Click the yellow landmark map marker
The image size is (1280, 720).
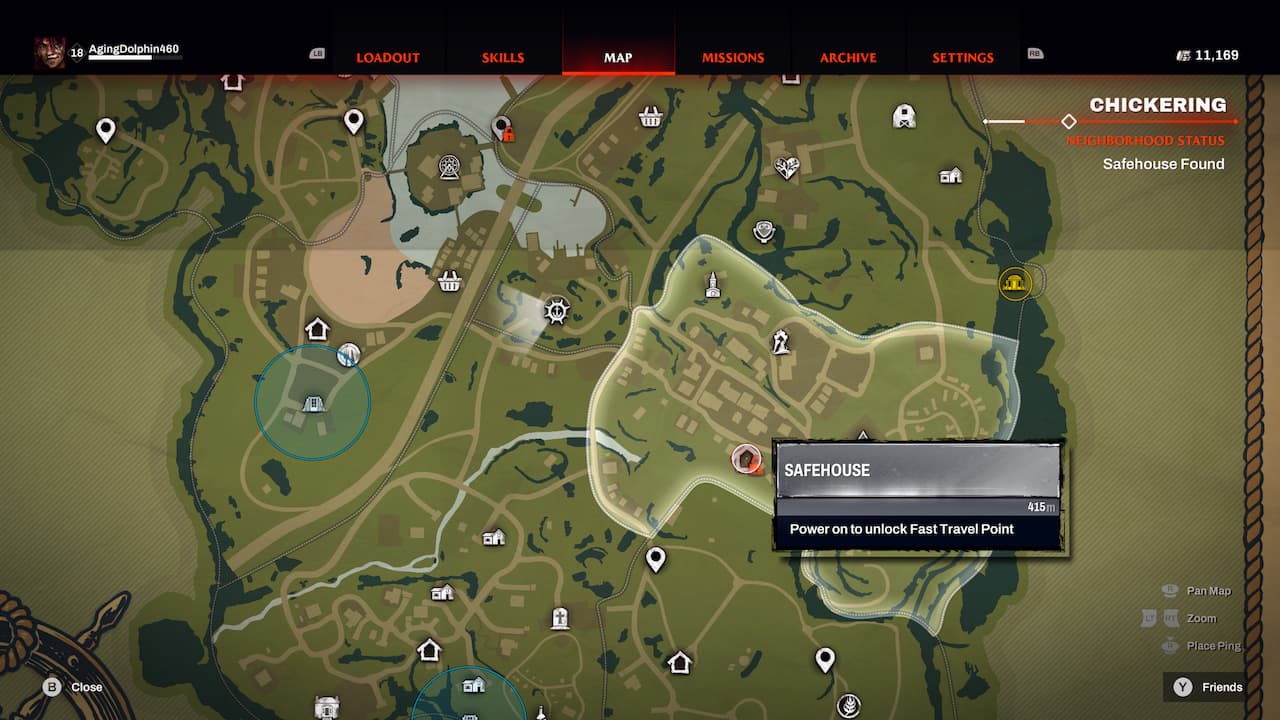[x=1015, y=283]
